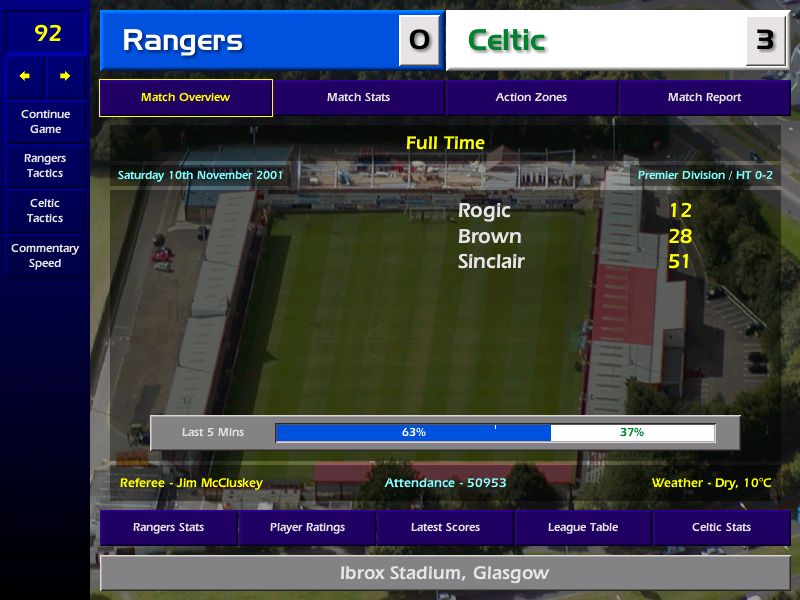Image resolution: width=800 pixels, height=600 pixels.
Task: Click the left yellow arrow button
Action: pyautogui.click(x=25, y=76)
